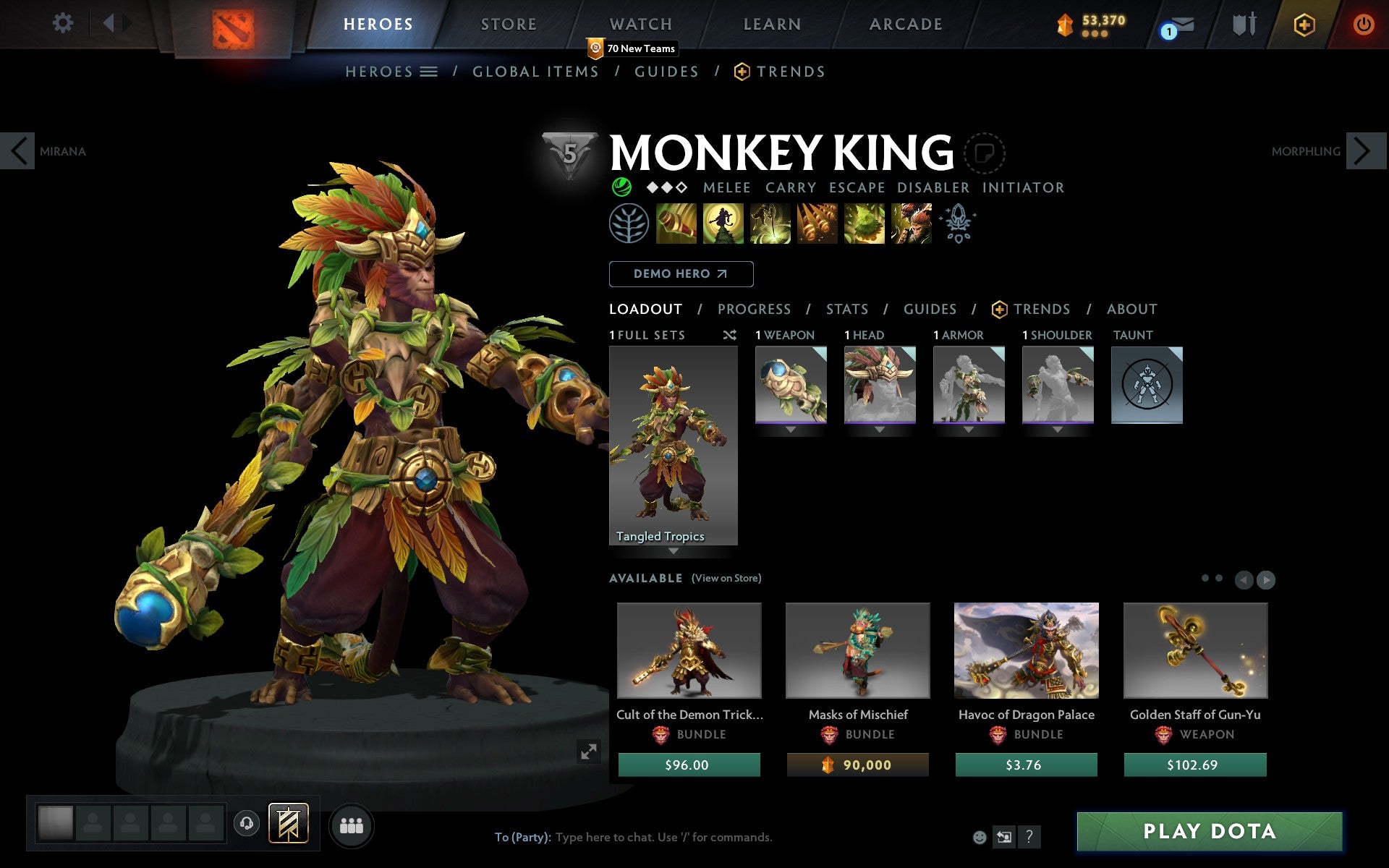Toggle the shuffle icon beside Full Sets
This screenshot has height=868, width=1389.
coord(729,335)
